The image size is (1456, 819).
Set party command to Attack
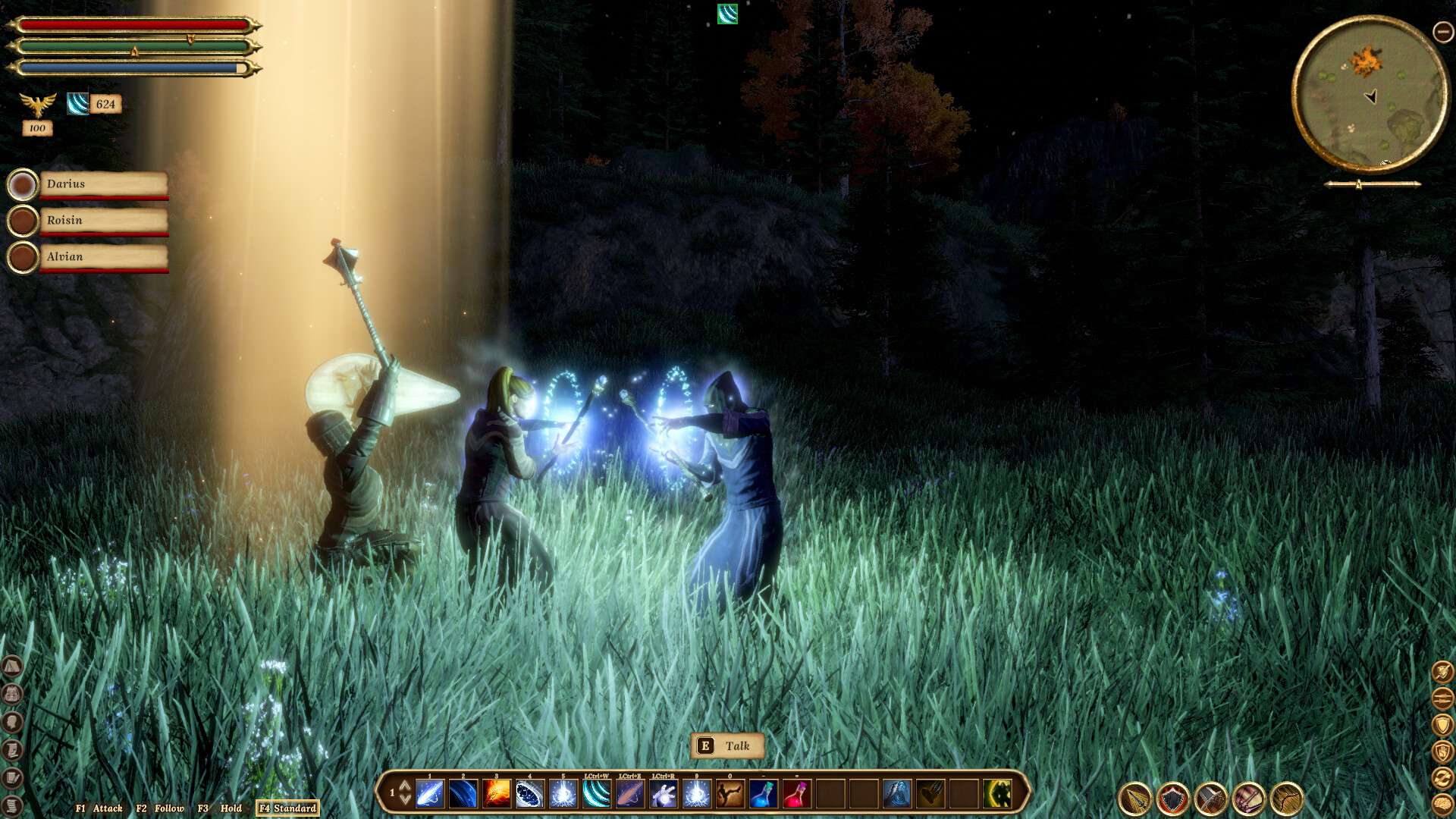tap(99, 808)
